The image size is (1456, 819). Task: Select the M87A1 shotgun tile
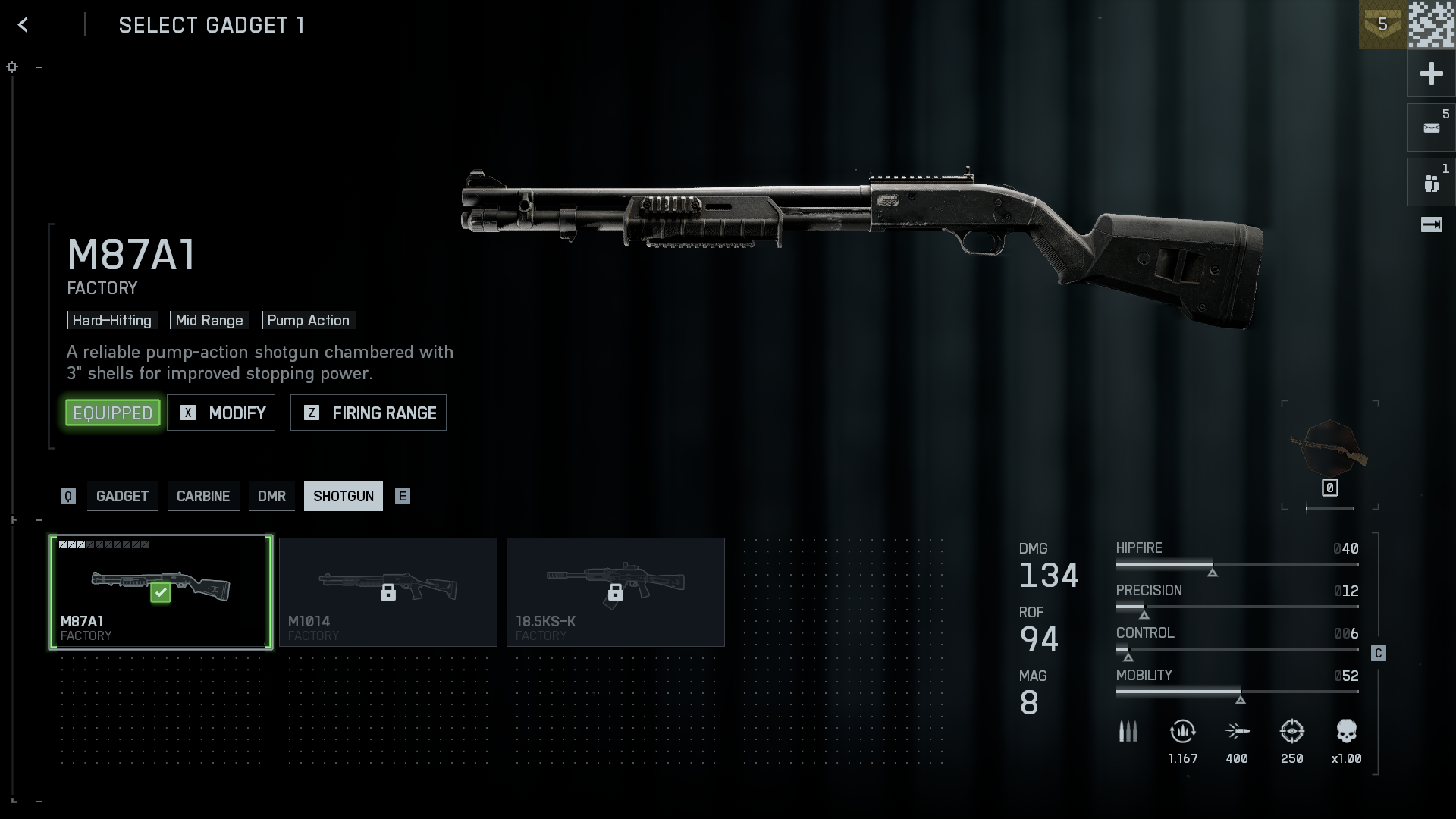click(x=161, y=592)
